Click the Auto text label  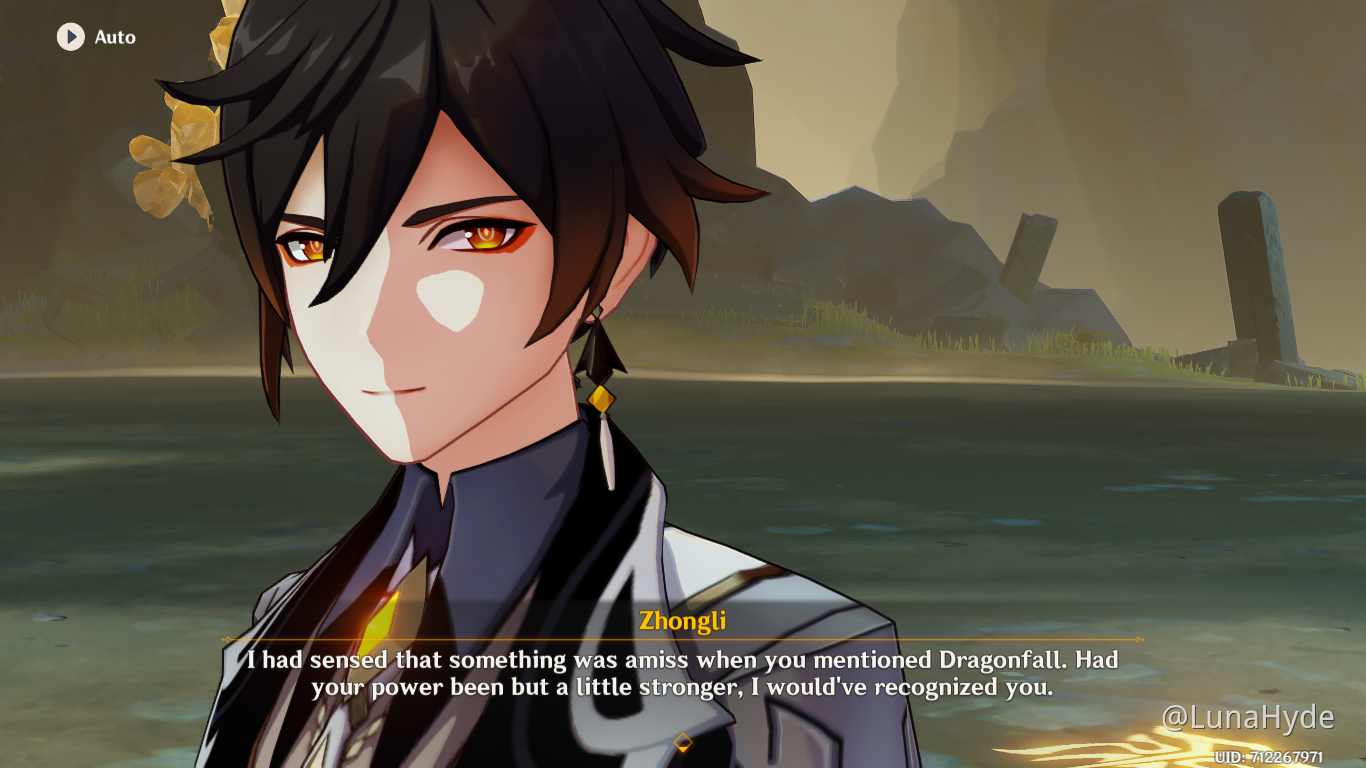(116, 38)
